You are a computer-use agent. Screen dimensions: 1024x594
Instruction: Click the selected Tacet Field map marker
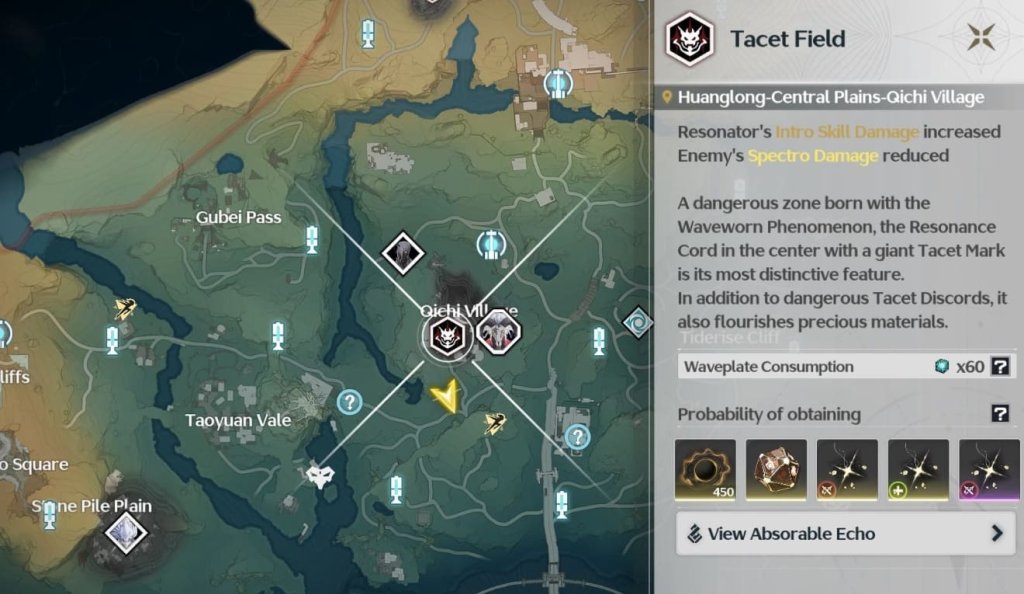click(445, 336)
